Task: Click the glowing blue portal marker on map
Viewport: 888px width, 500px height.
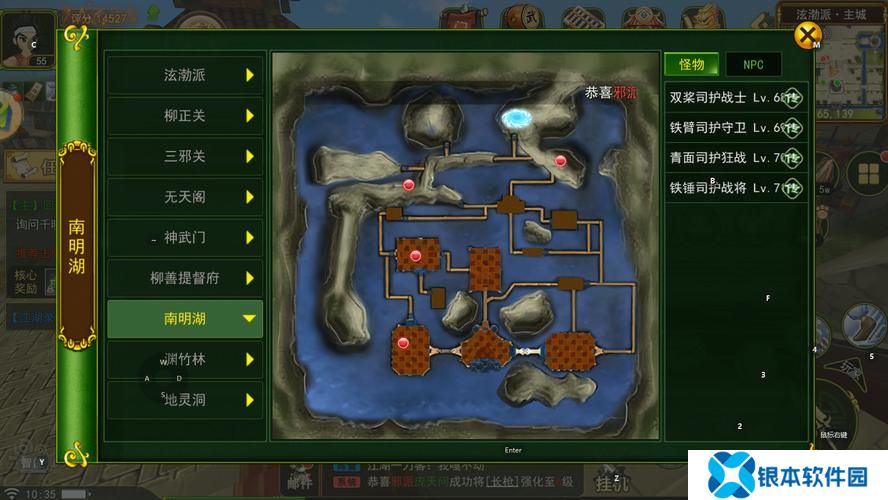Action: [517, 119]
